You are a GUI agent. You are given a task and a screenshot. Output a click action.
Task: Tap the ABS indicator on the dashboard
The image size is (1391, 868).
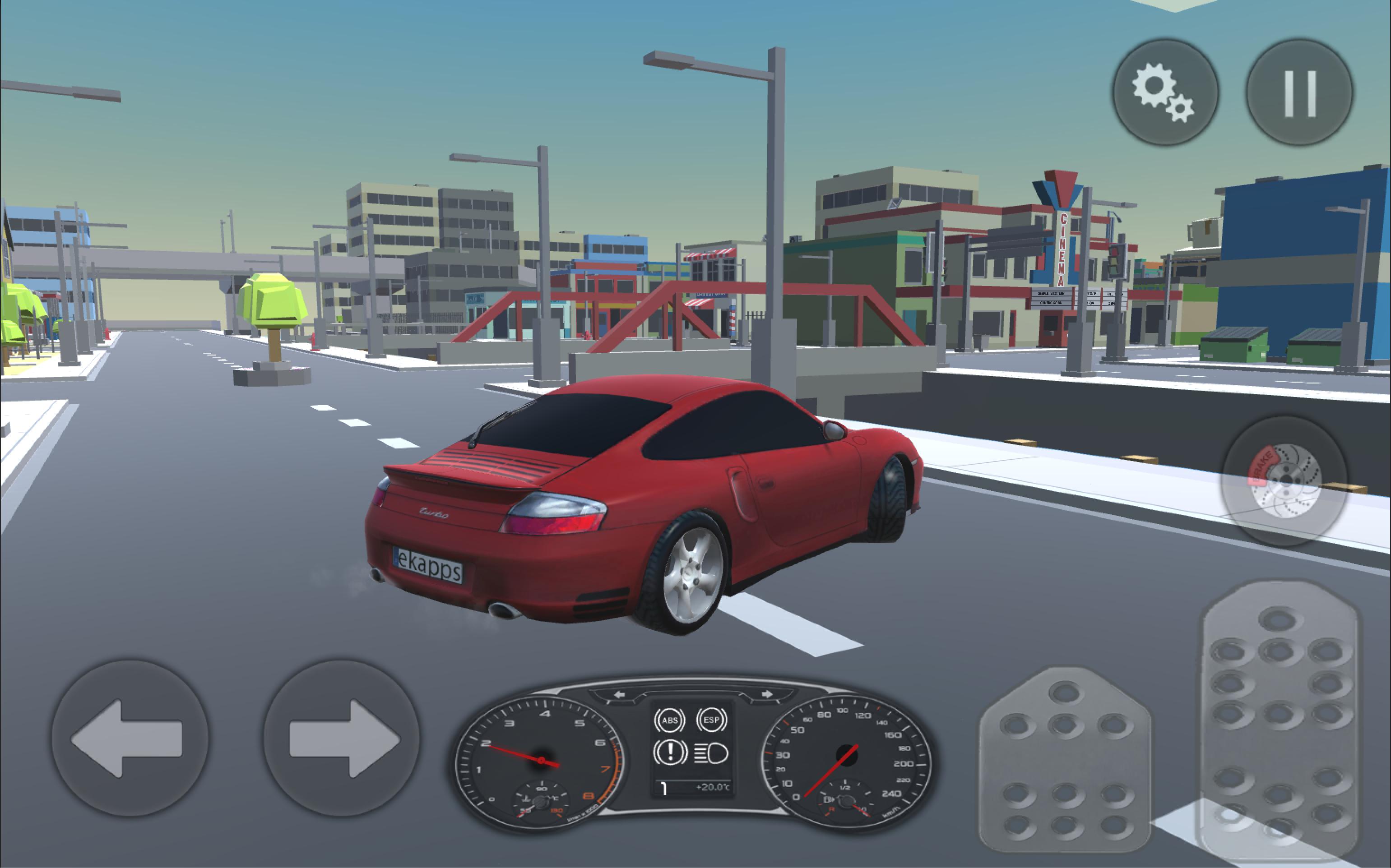click(x=671, y=720)
